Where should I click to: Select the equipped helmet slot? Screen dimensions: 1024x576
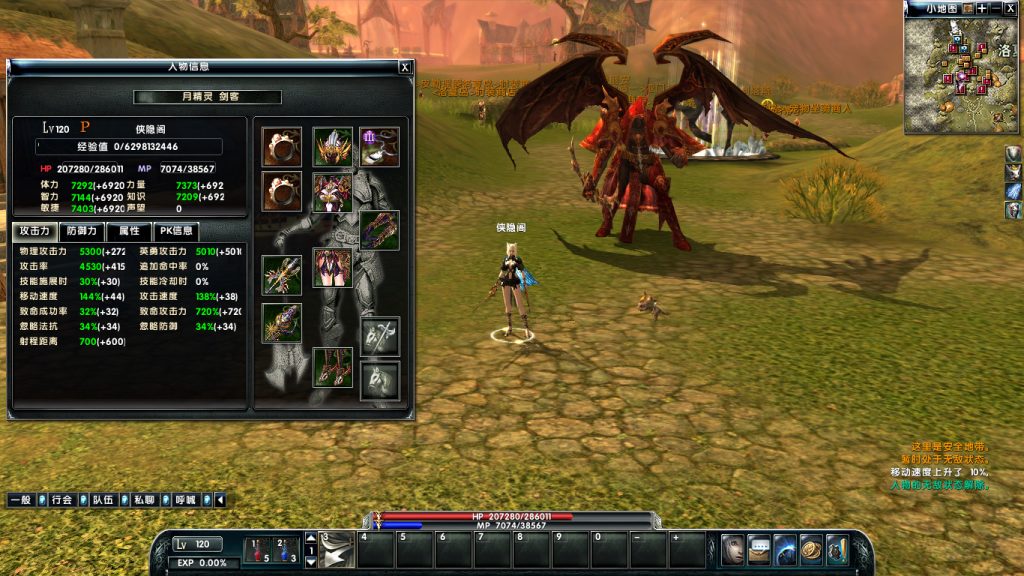point(332,147)
